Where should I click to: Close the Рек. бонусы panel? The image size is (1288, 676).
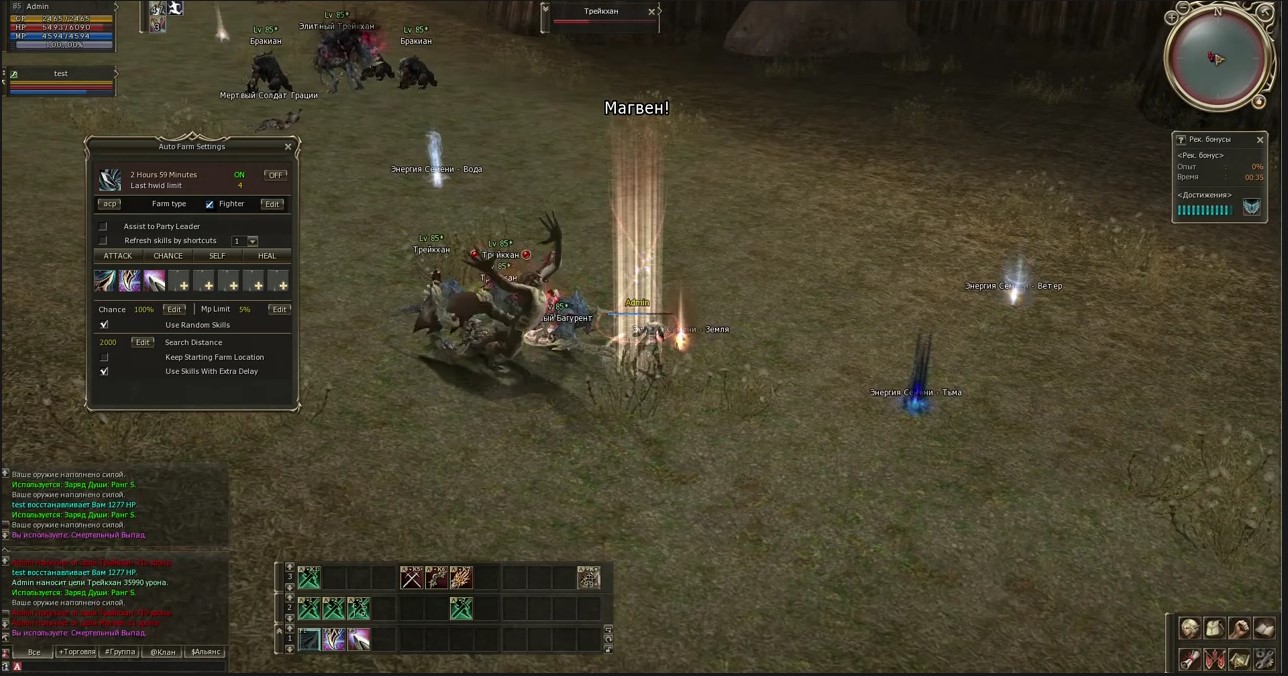1260,140
